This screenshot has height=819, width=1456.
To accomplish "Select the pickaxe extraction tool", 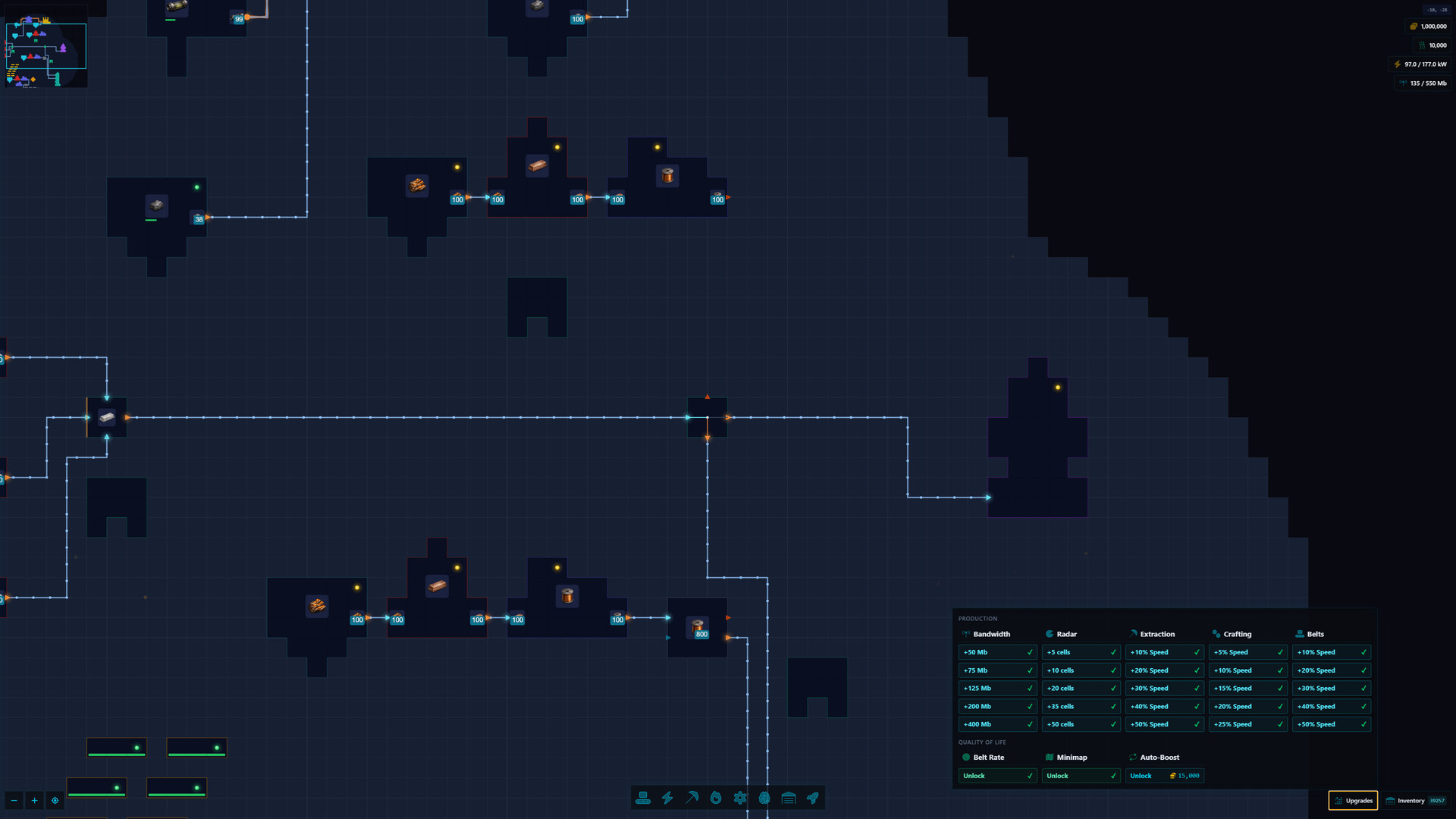I will [692, 798].
